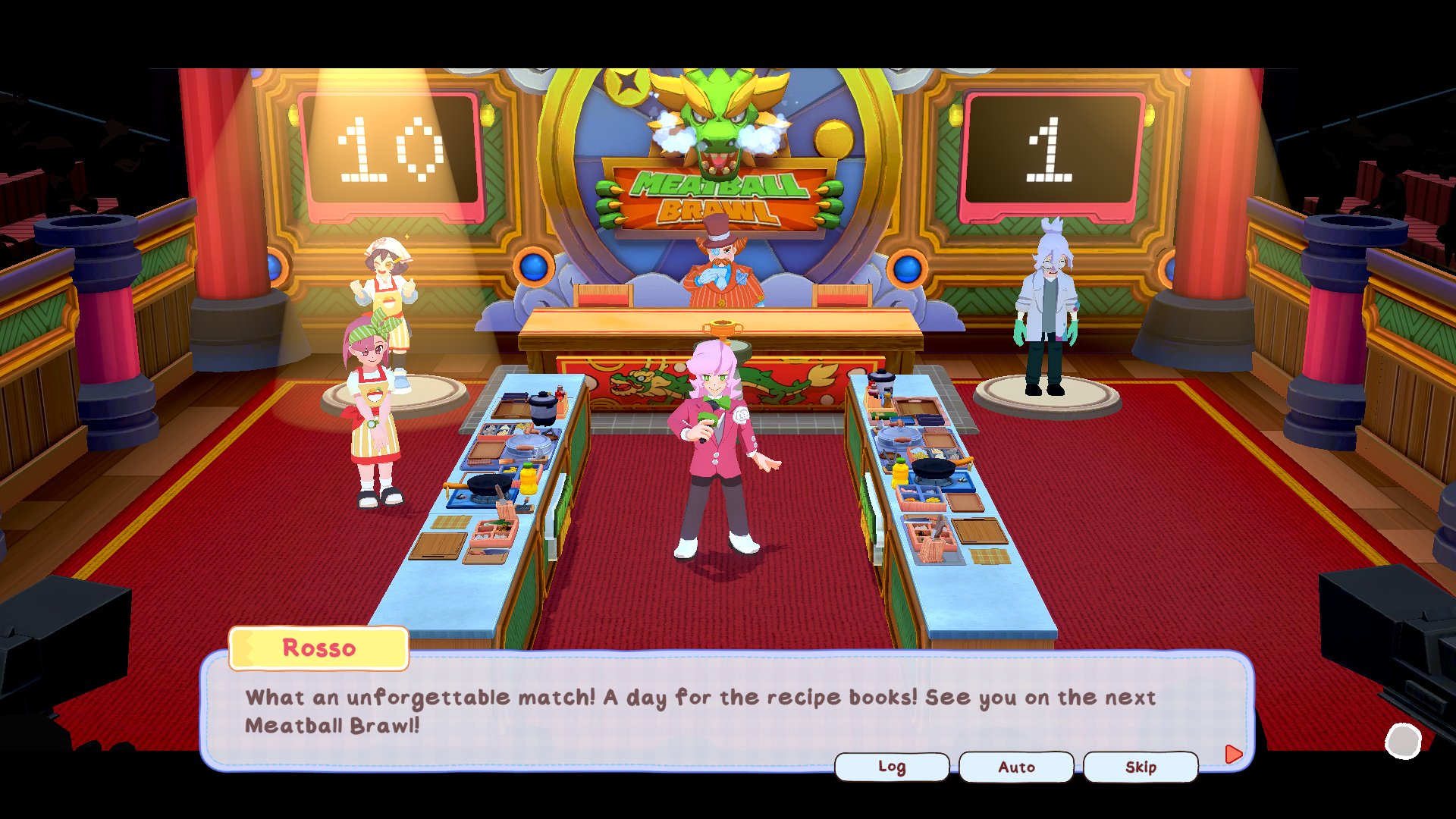Open the dialogue Log
This screenshot has width=1456, height=819.
892,767
